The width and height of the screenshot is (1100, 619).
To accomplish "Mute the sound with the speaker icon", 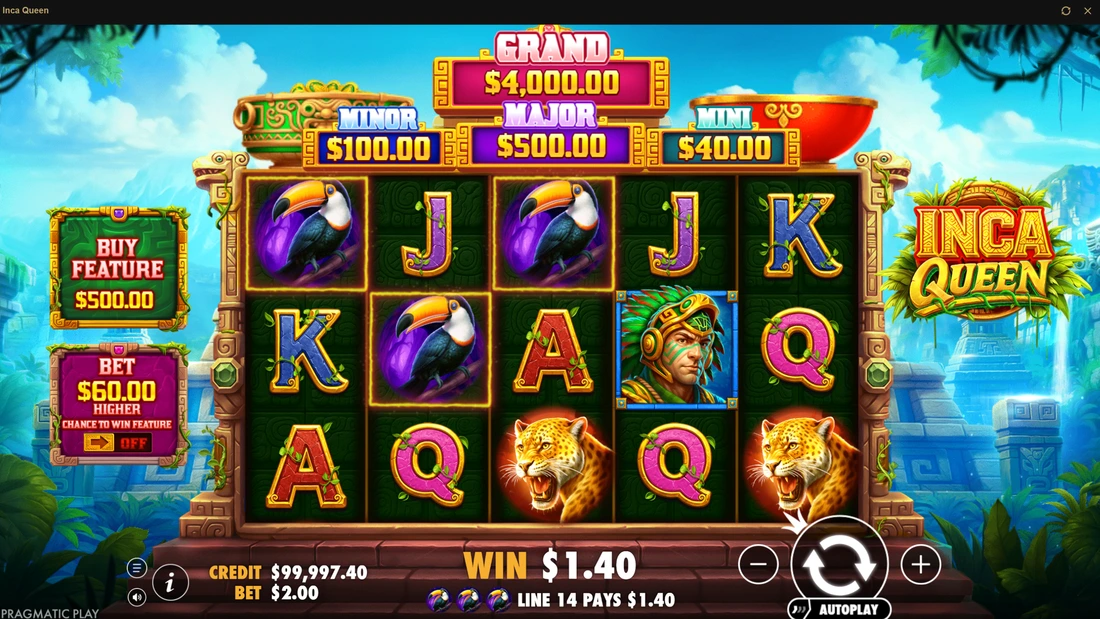I will point(137,597).
